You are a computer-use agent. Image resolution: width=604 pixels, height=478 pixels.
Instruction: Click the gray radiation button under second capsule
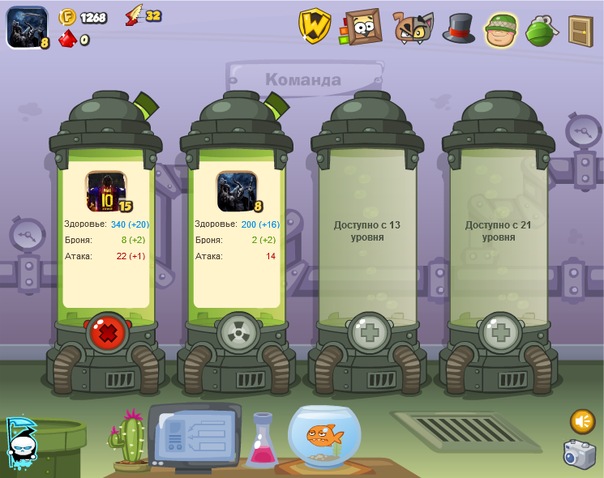click(x=236, y=332)
